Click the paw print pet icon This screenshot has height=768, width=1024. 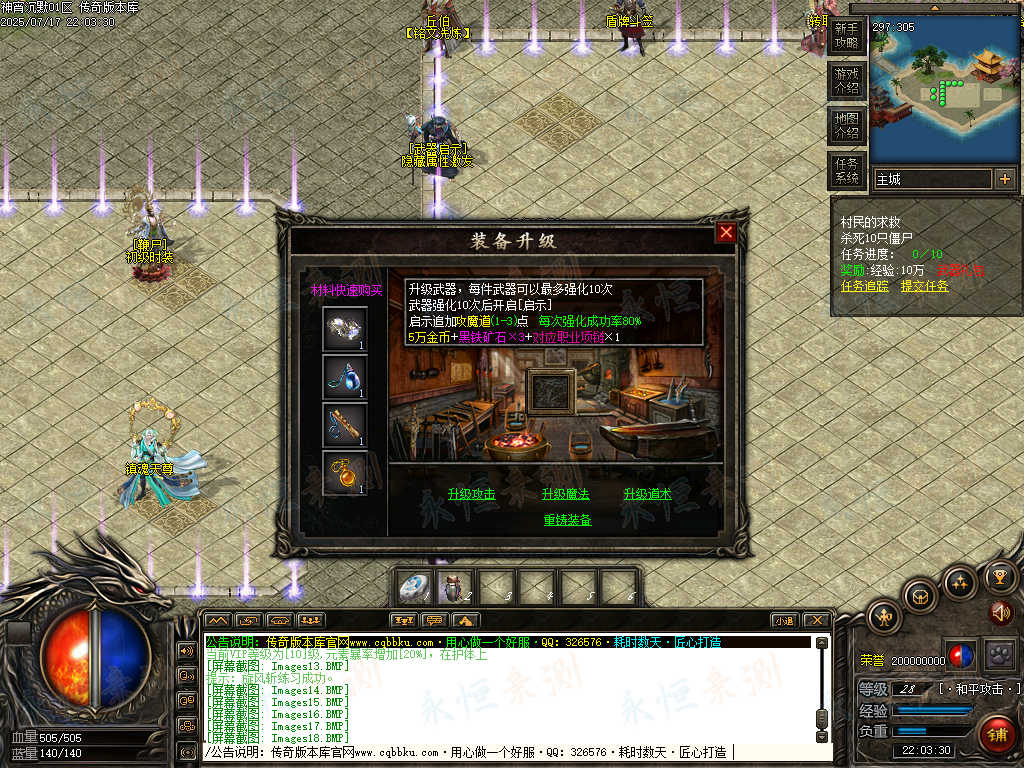pos(998,656)
